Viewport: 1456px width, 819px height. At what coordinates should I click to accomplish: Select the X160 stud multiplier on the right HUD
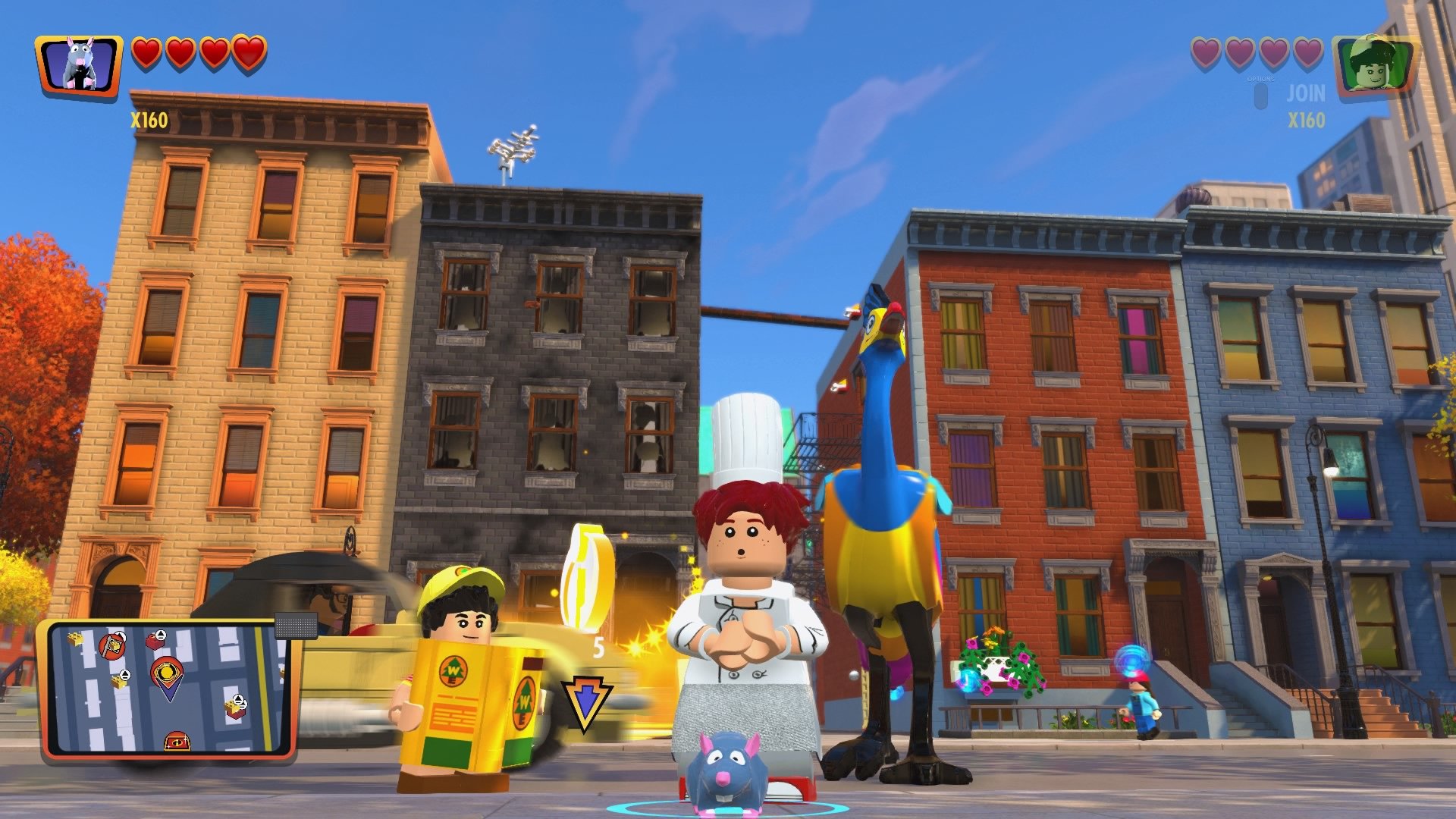1307,118
